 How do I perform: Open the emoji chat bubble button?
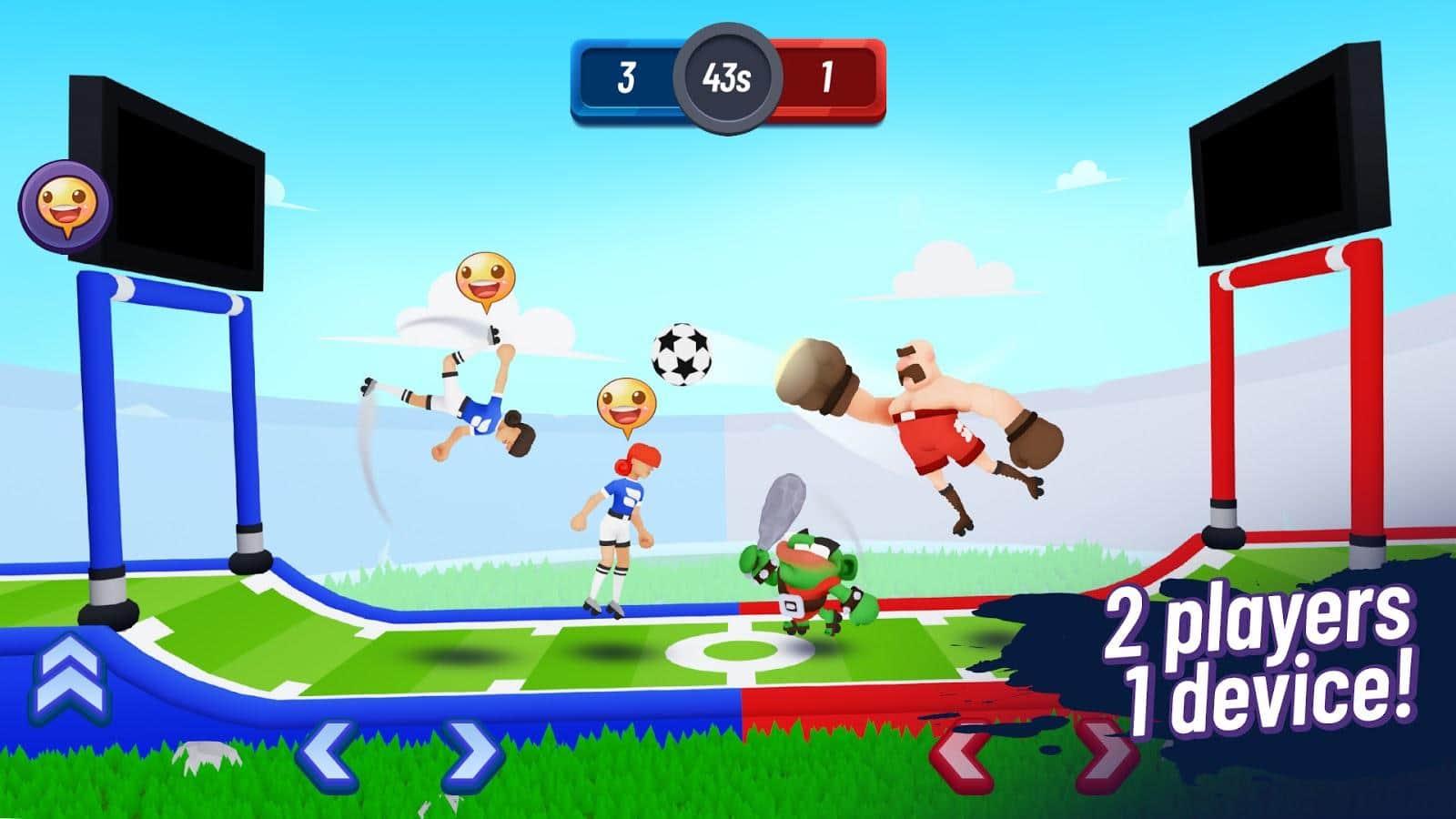tap(65, 202)
